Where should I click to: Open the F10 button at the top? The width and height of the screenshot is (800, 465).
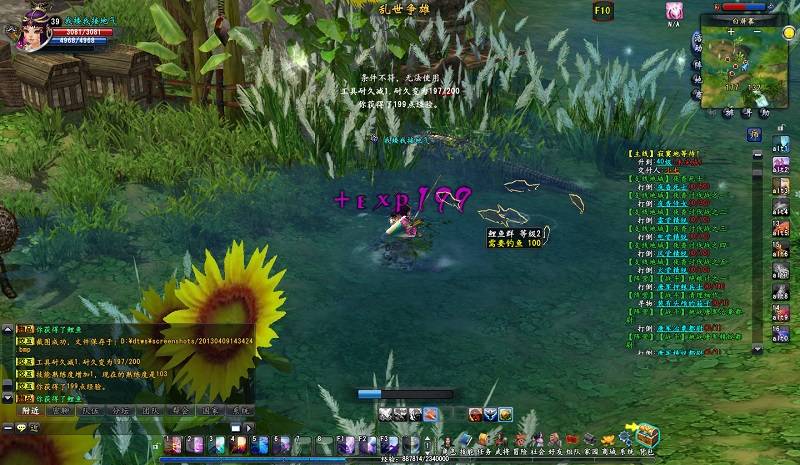tap(602, 10)
